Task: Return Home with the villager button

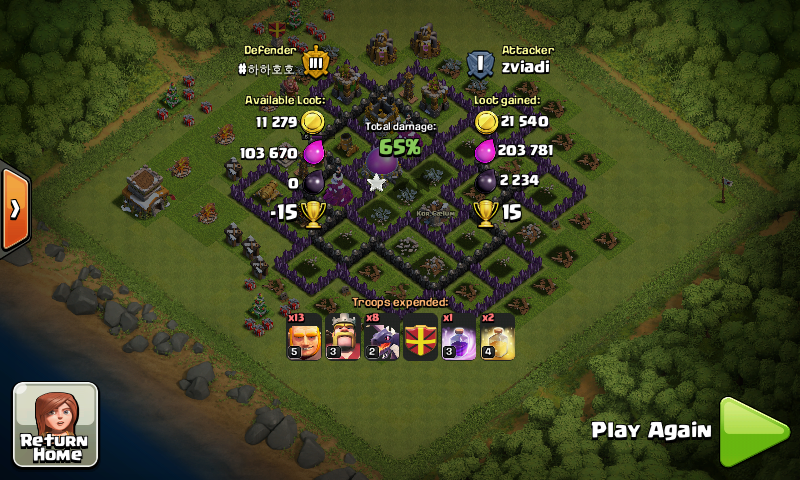Action: pos(55,424)
